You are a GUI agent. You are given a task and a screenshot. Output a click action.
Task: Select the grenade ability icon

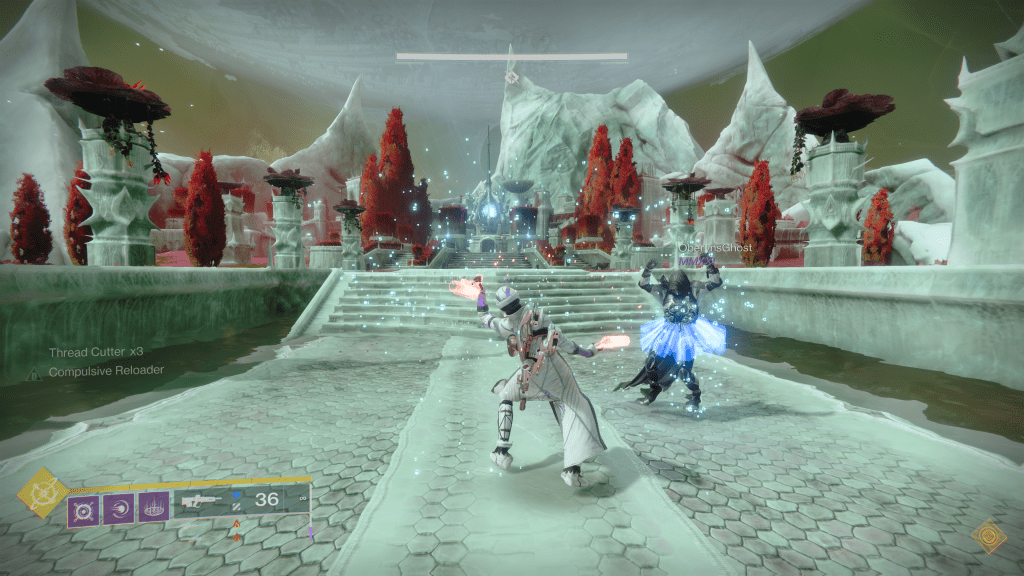pyautogui.click(x=83, y=510)
